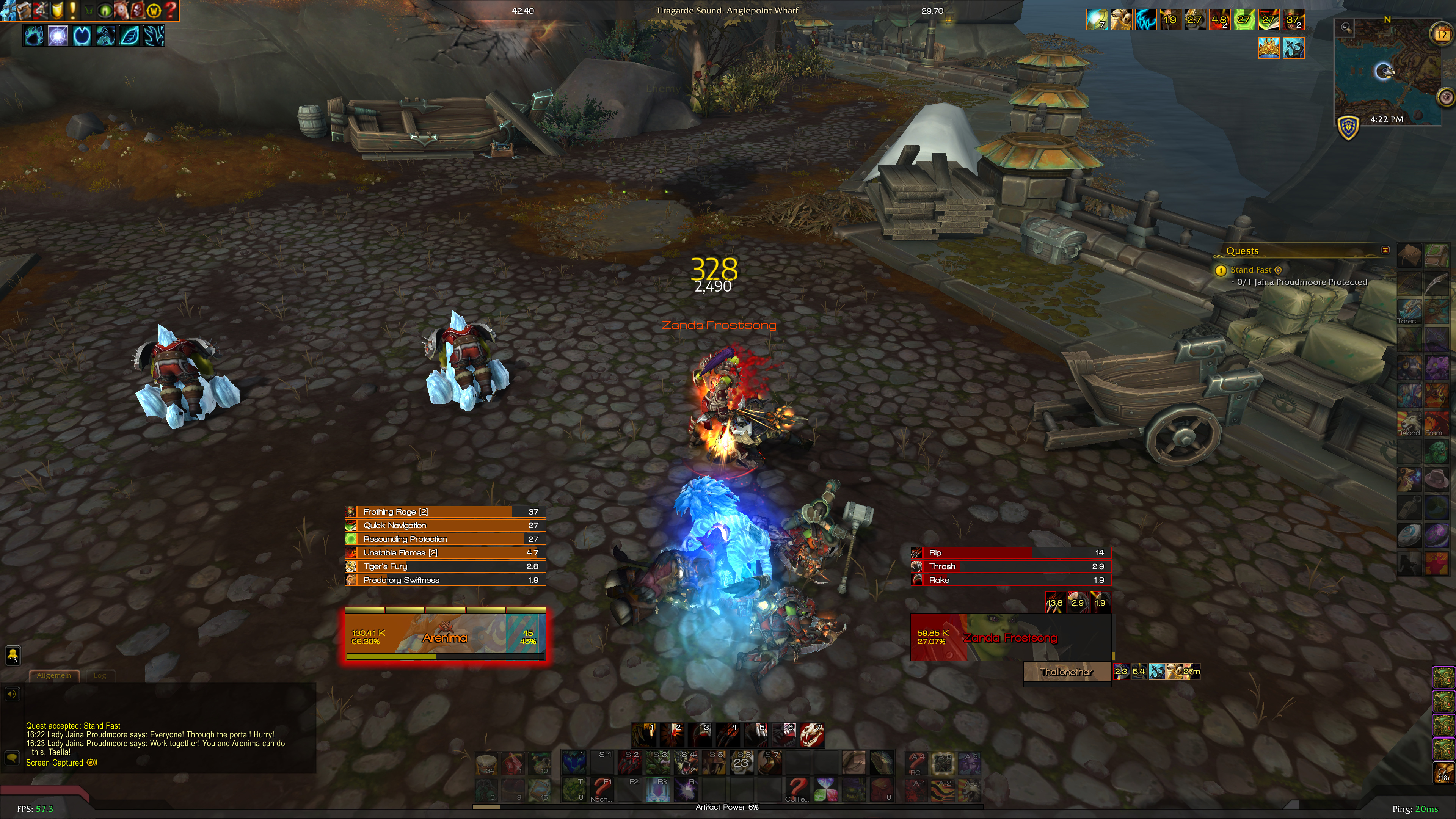Use the roaring tiger ability bound to S-4

(686, 763)
